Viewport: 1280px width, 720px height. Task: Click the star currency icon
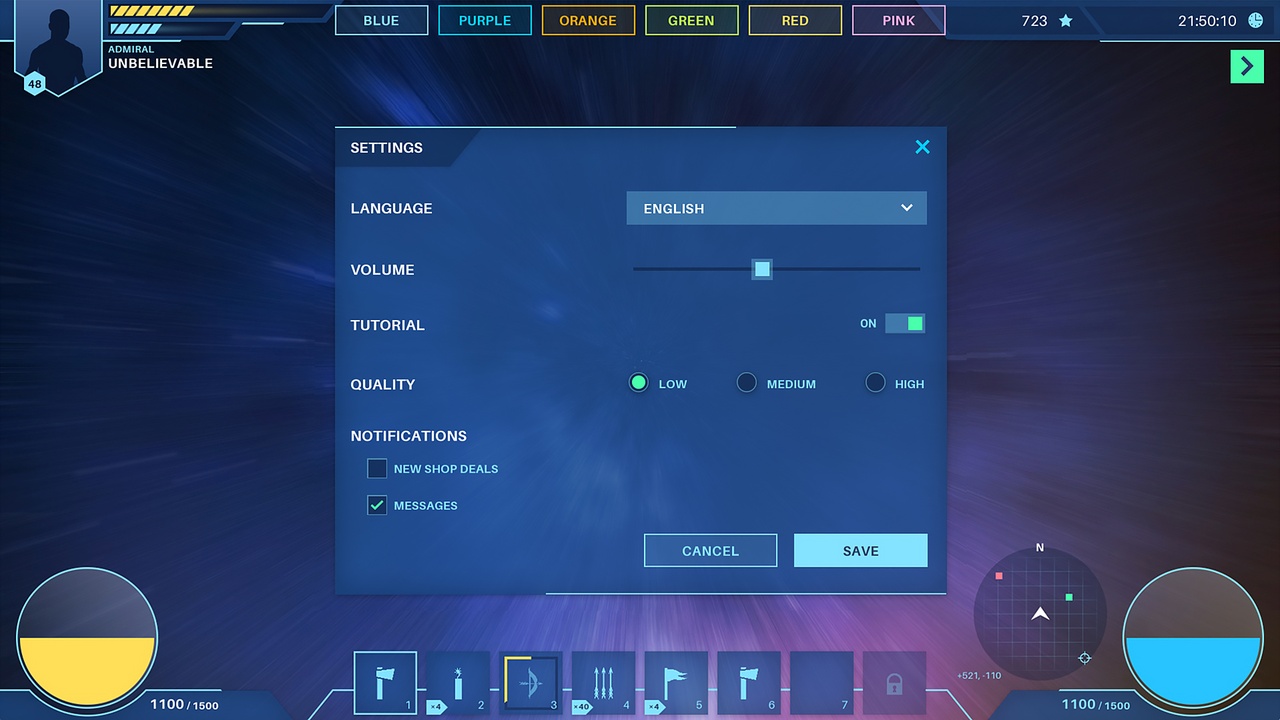[x=1063, y=20]
